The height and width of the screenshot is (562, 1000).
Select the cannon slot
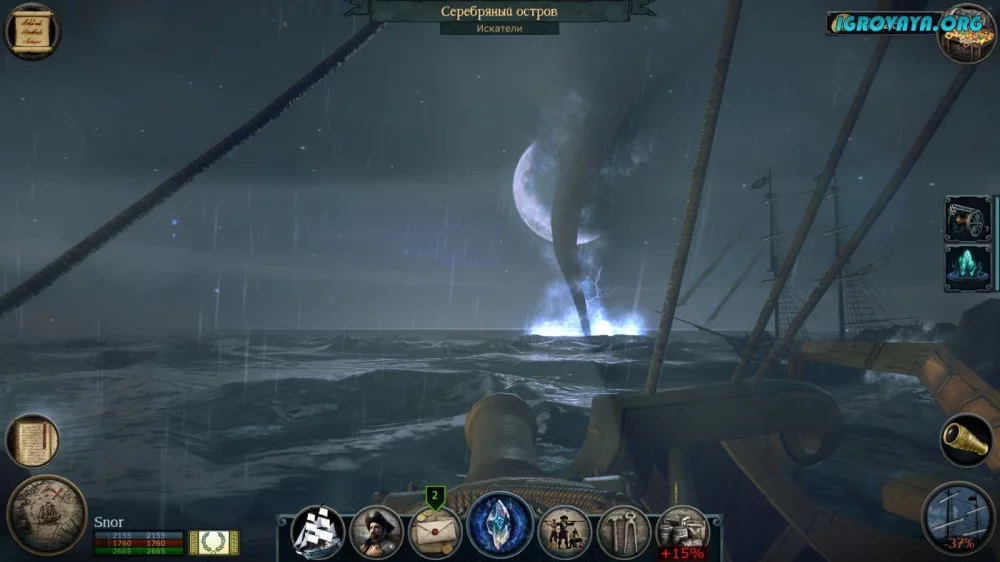tap(968, 219)
